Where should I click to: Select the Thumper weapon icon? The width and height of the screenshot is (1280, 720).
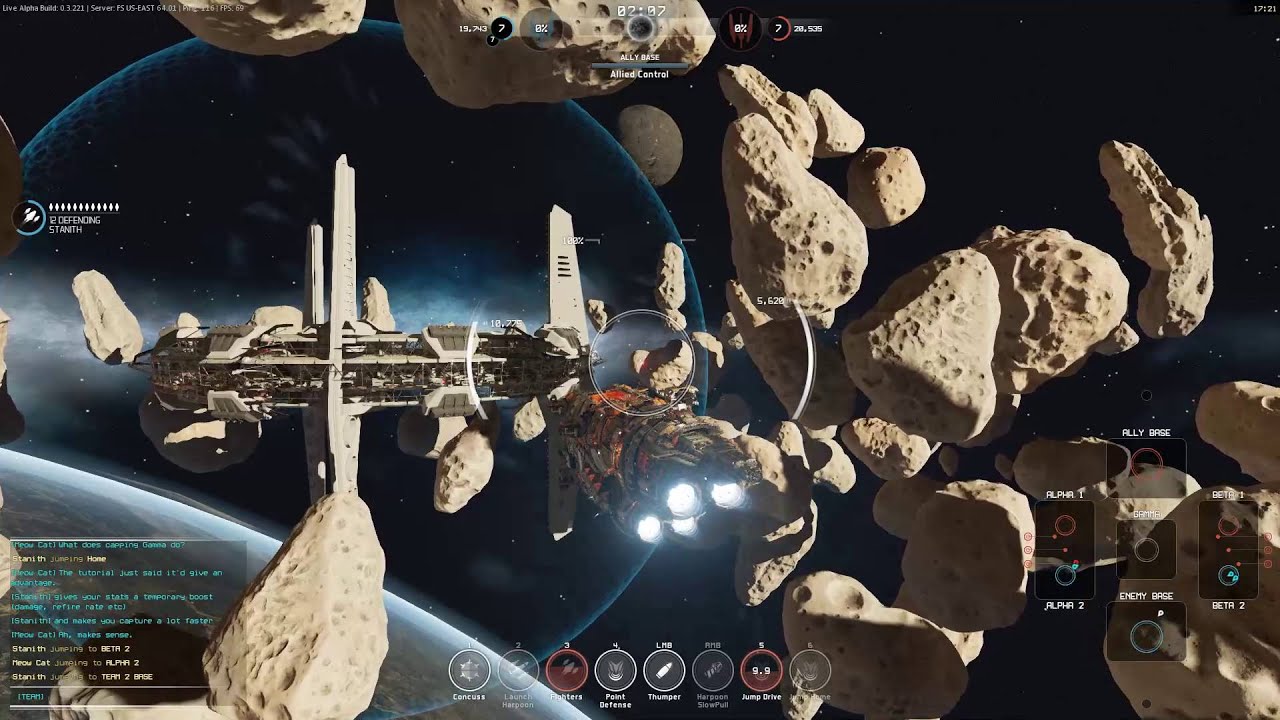point(664,670)
